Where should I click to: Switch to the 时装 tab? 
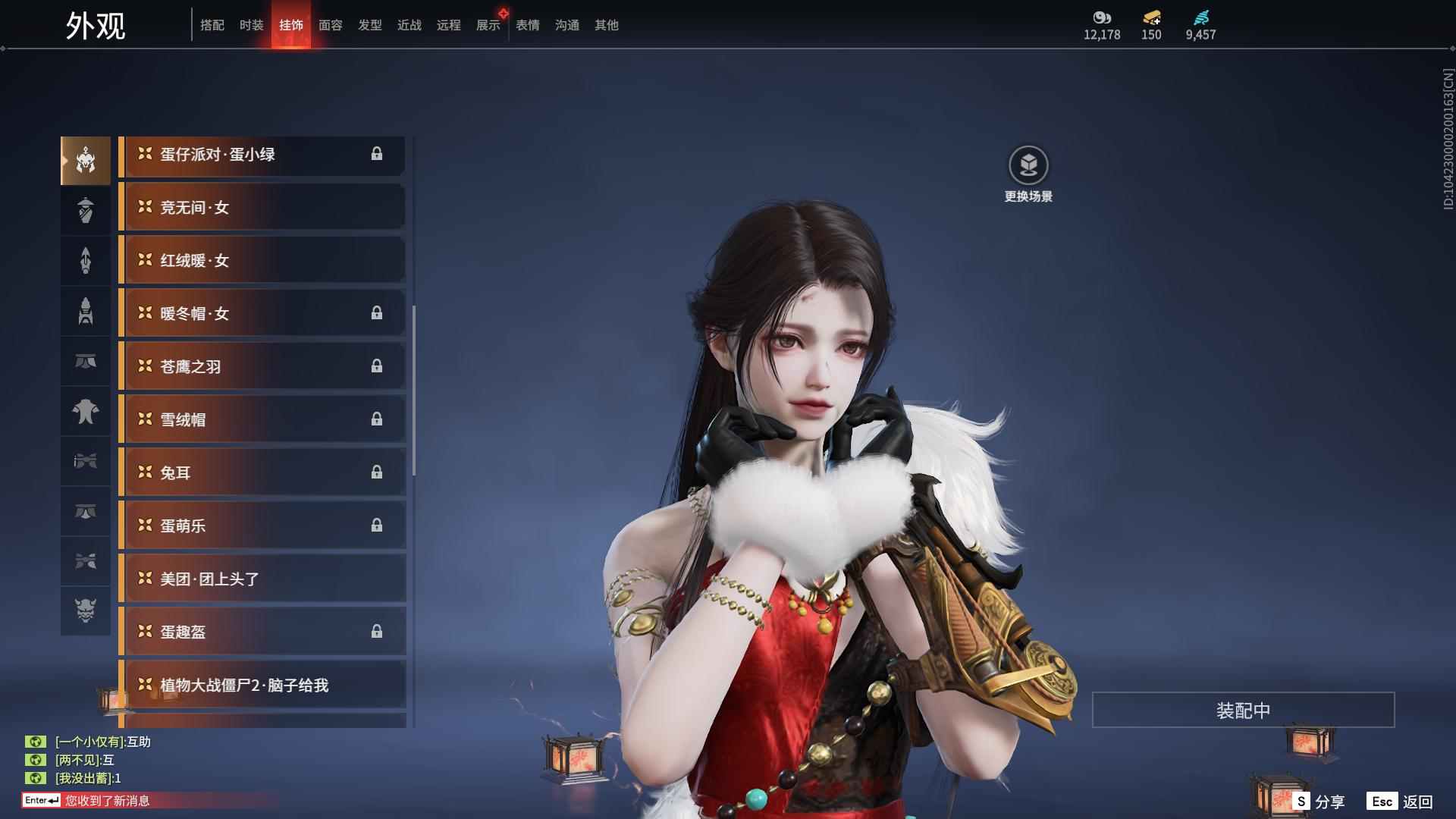(251, 25)
